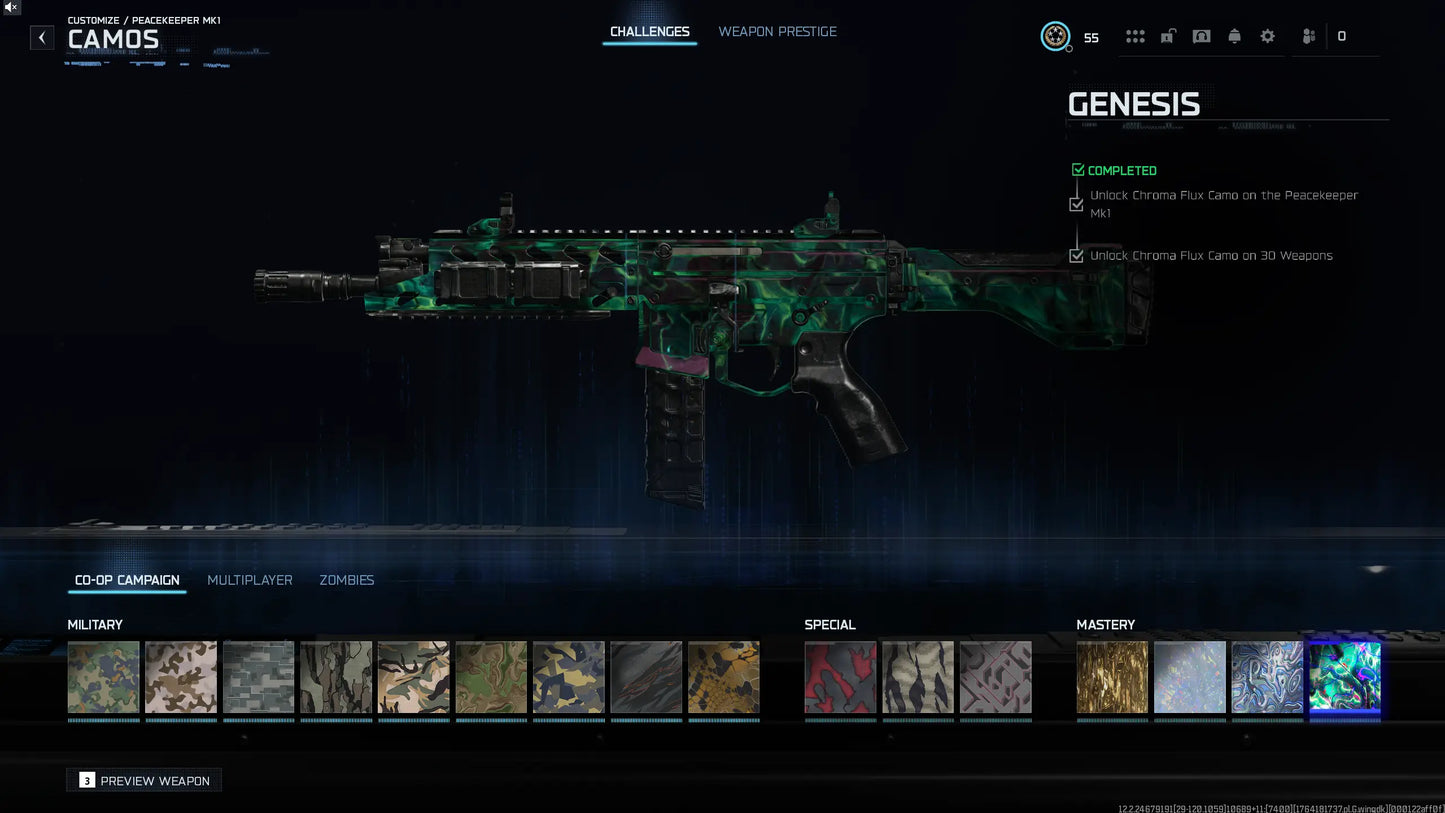Open the settings gear icon
This screenshot has width=1445, height=813.
[1267, 36]
